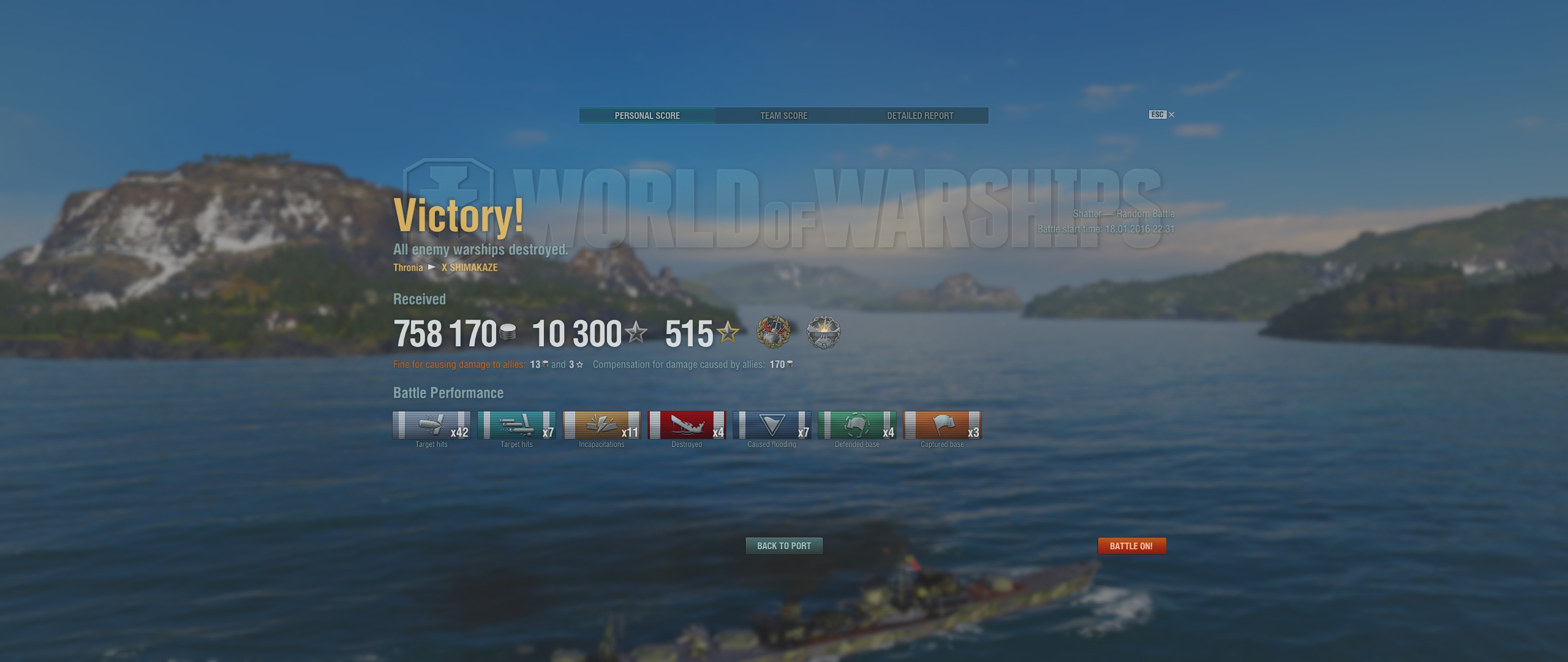Switch to the Personal Score tab
Screen dimensions: 1568x662
tap(647, 116)
